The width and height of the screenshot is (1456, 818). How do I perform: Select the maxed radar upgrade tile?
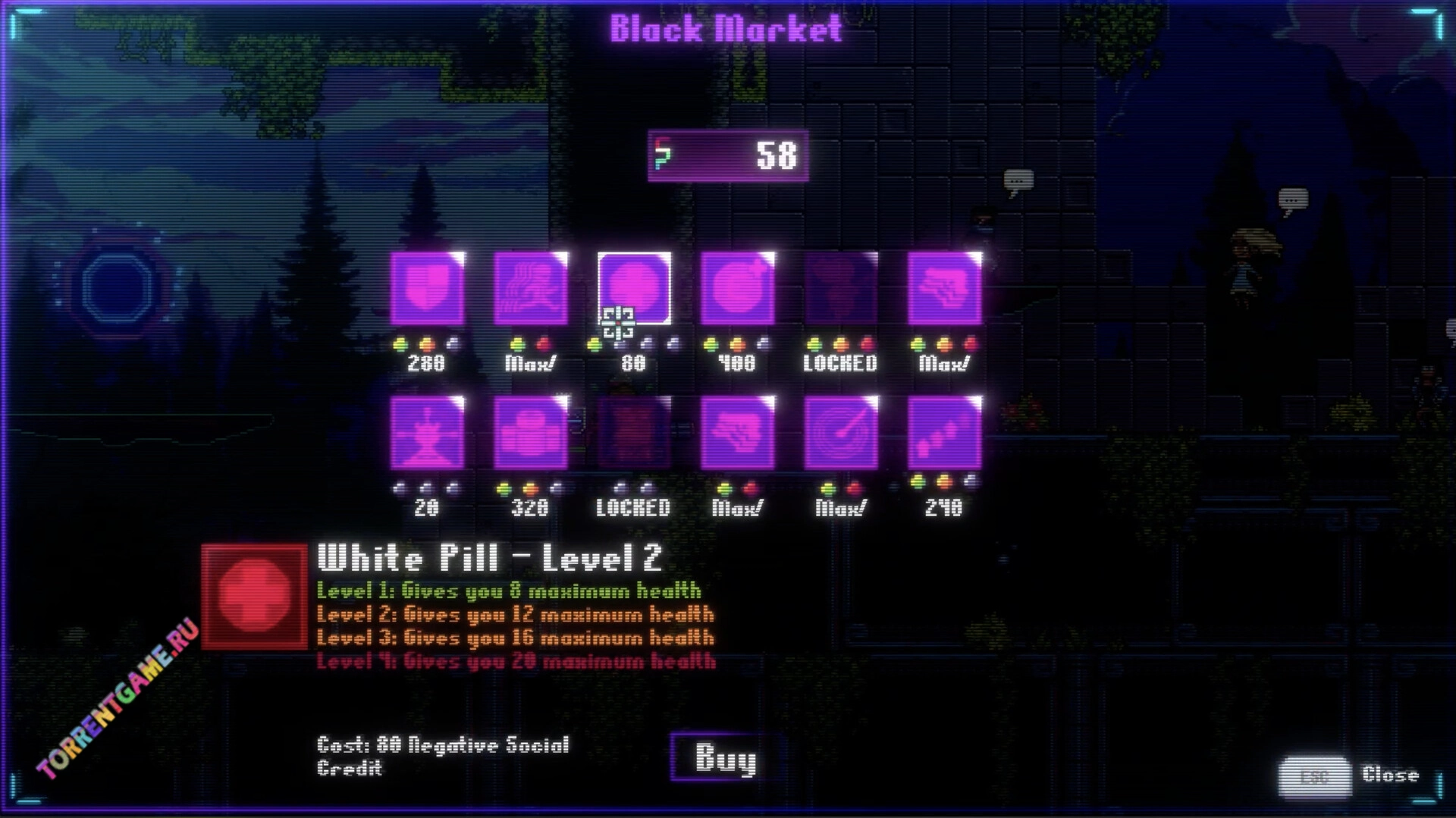pos(841,433)
